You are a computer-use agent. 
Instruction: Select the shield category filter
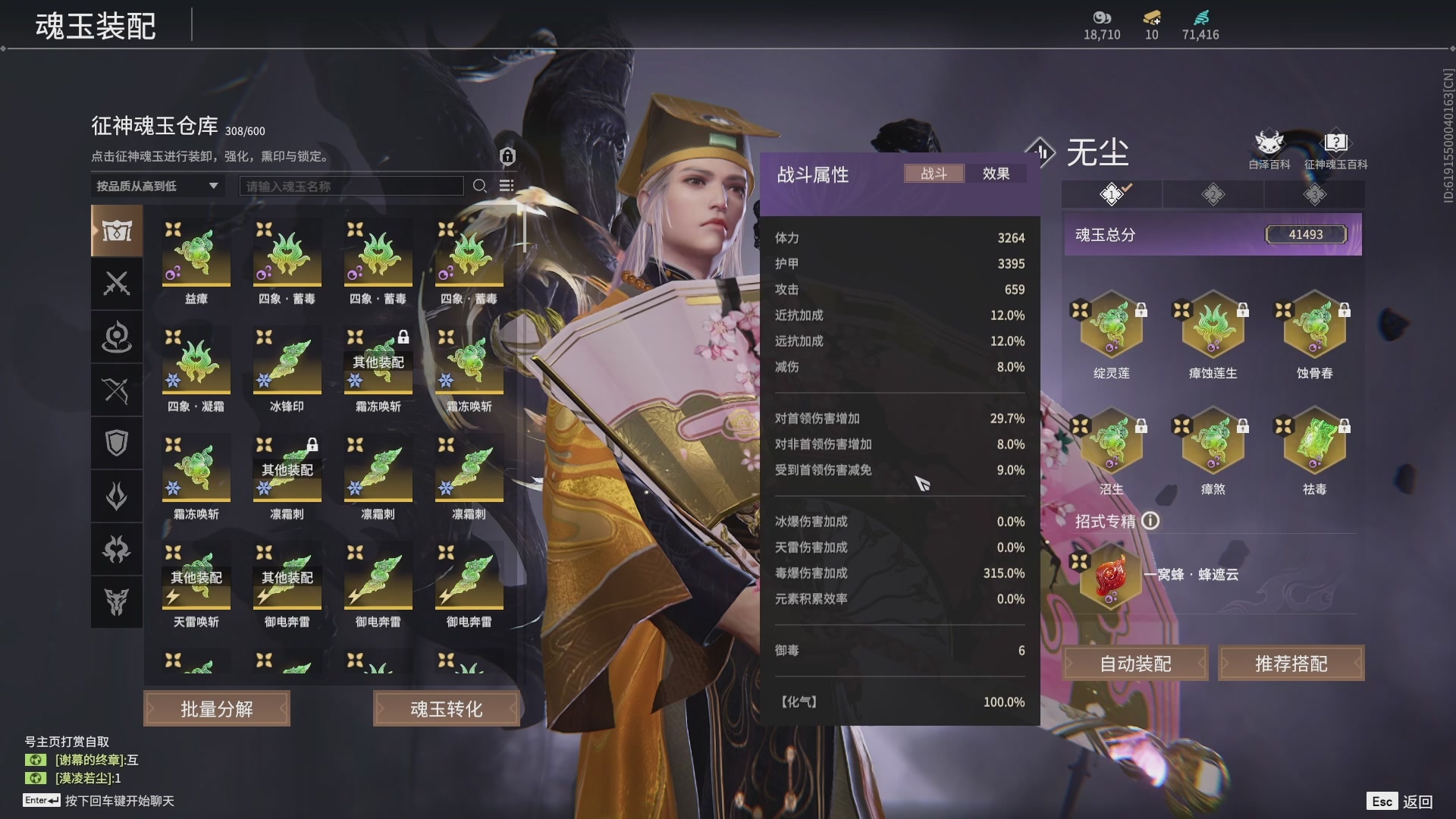coord(117,443)
